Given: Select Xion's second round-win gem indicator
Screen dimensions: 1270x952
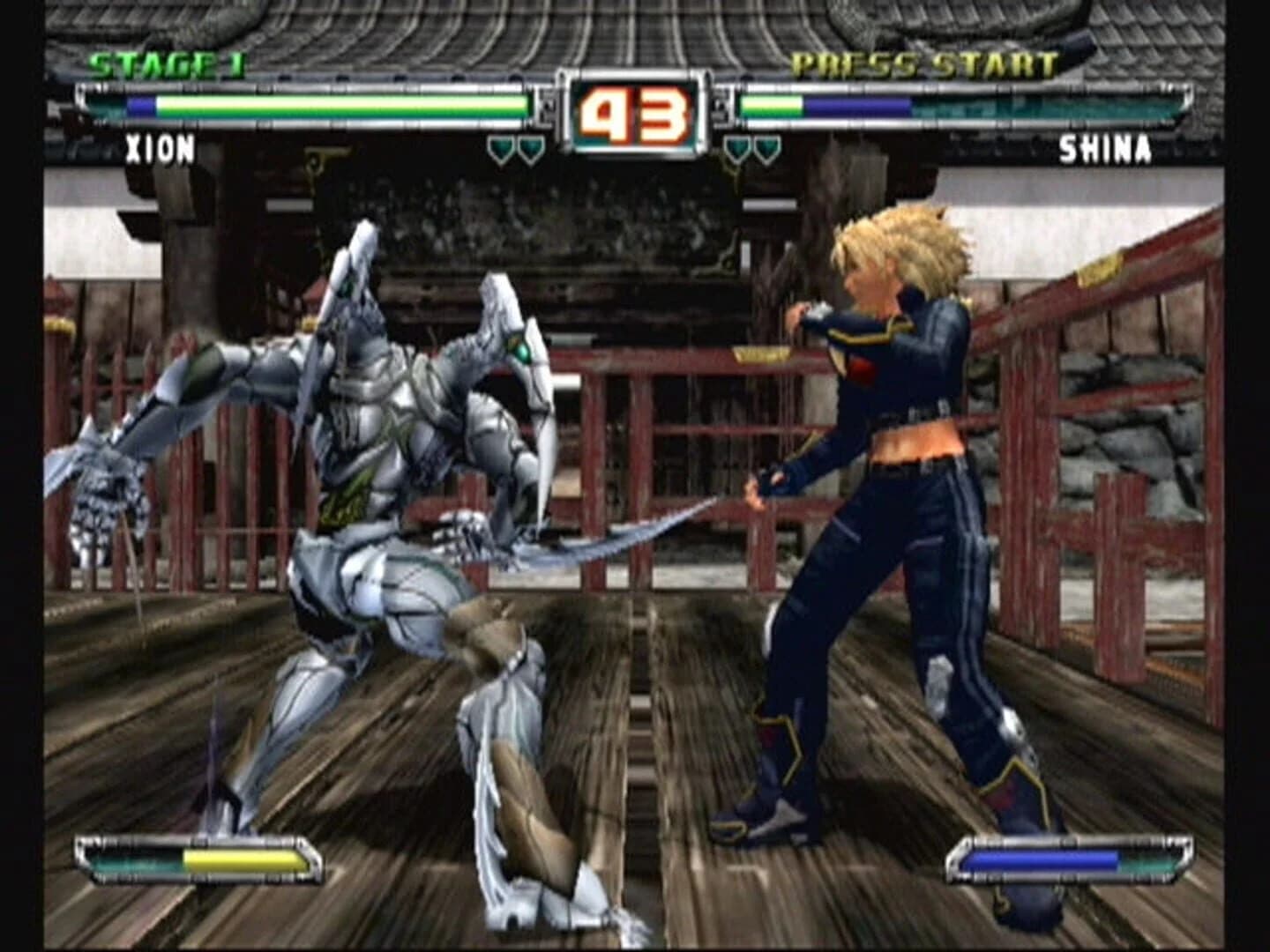Looking at the screenshot, I should click(x=531, y=148).
